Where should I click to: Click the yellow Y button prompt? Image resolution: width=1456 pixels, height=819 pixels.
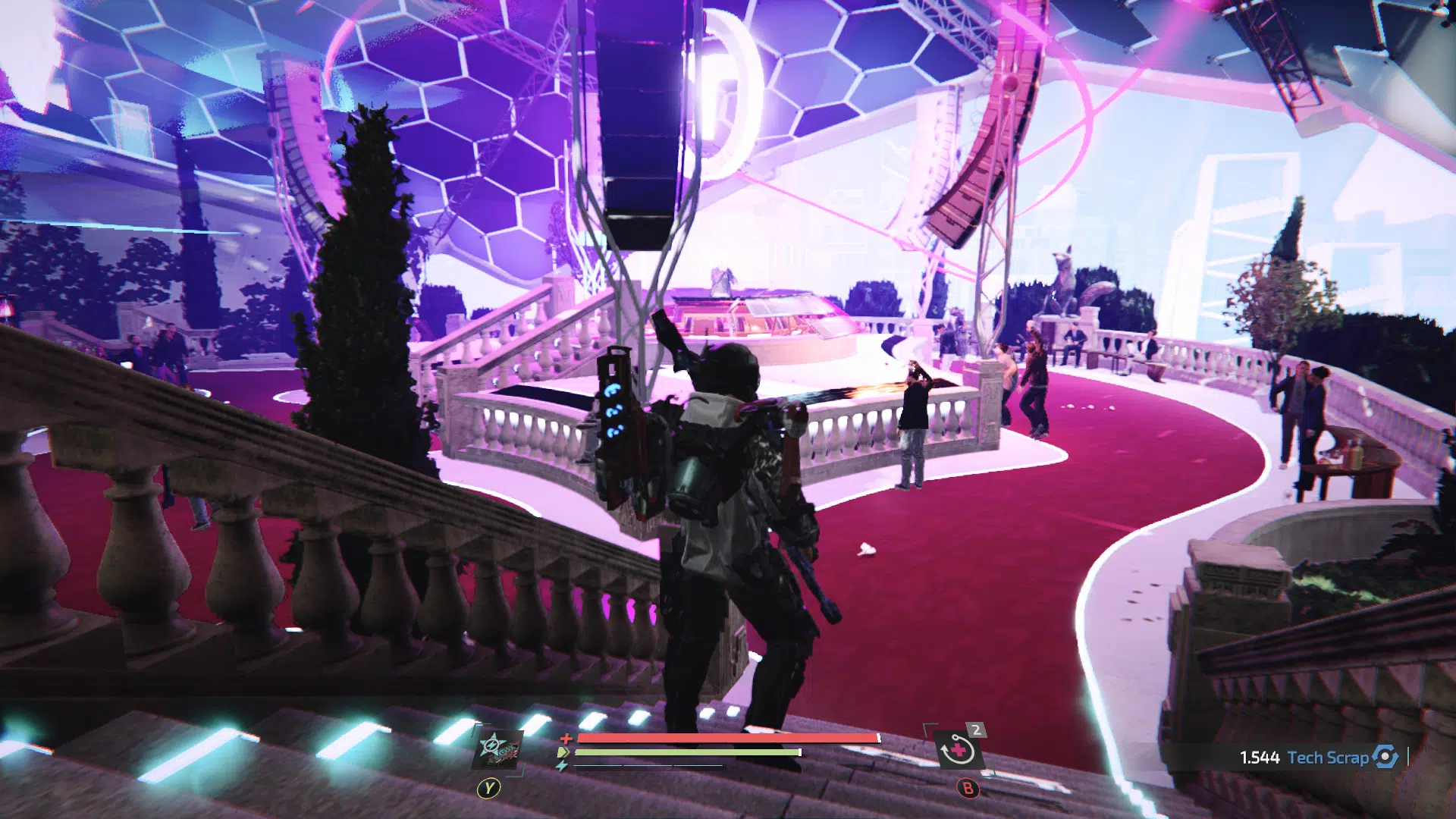(489, 787)
